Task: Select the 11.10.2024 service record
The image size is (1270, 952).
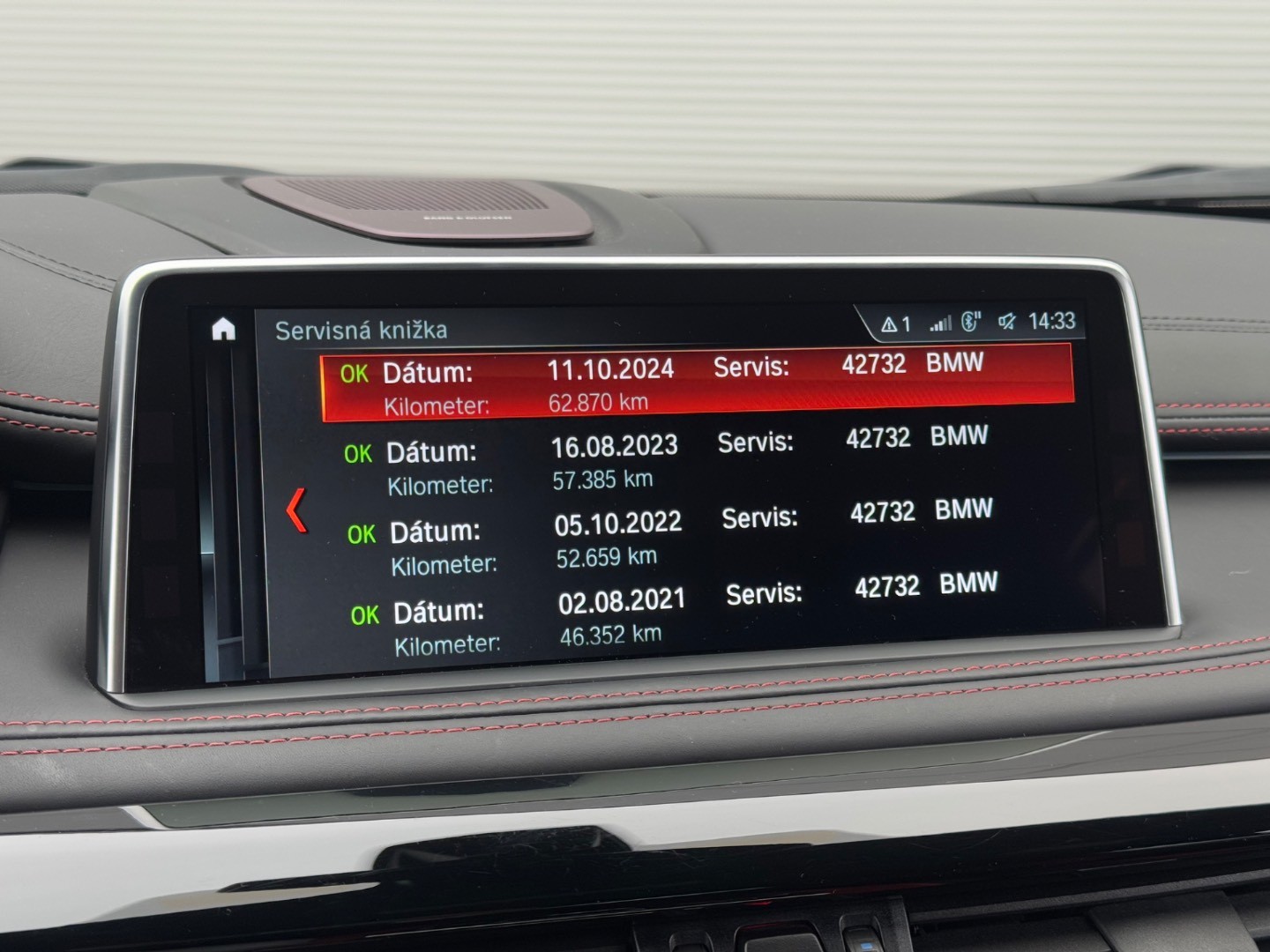Action: click(697, 384)
